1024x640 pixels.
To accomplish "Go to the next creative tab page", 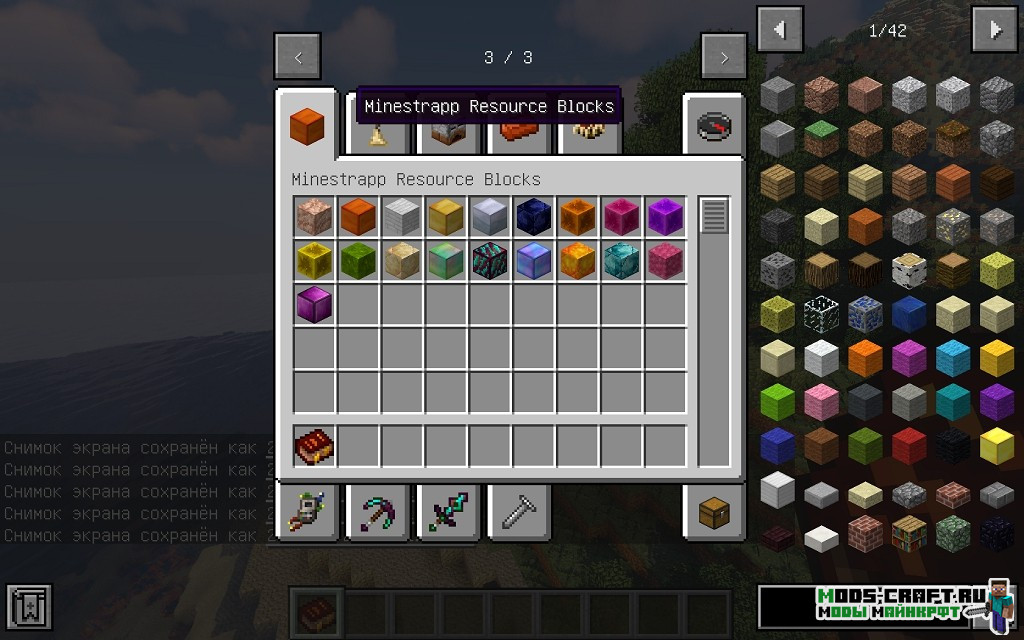I will coord(723,57).
